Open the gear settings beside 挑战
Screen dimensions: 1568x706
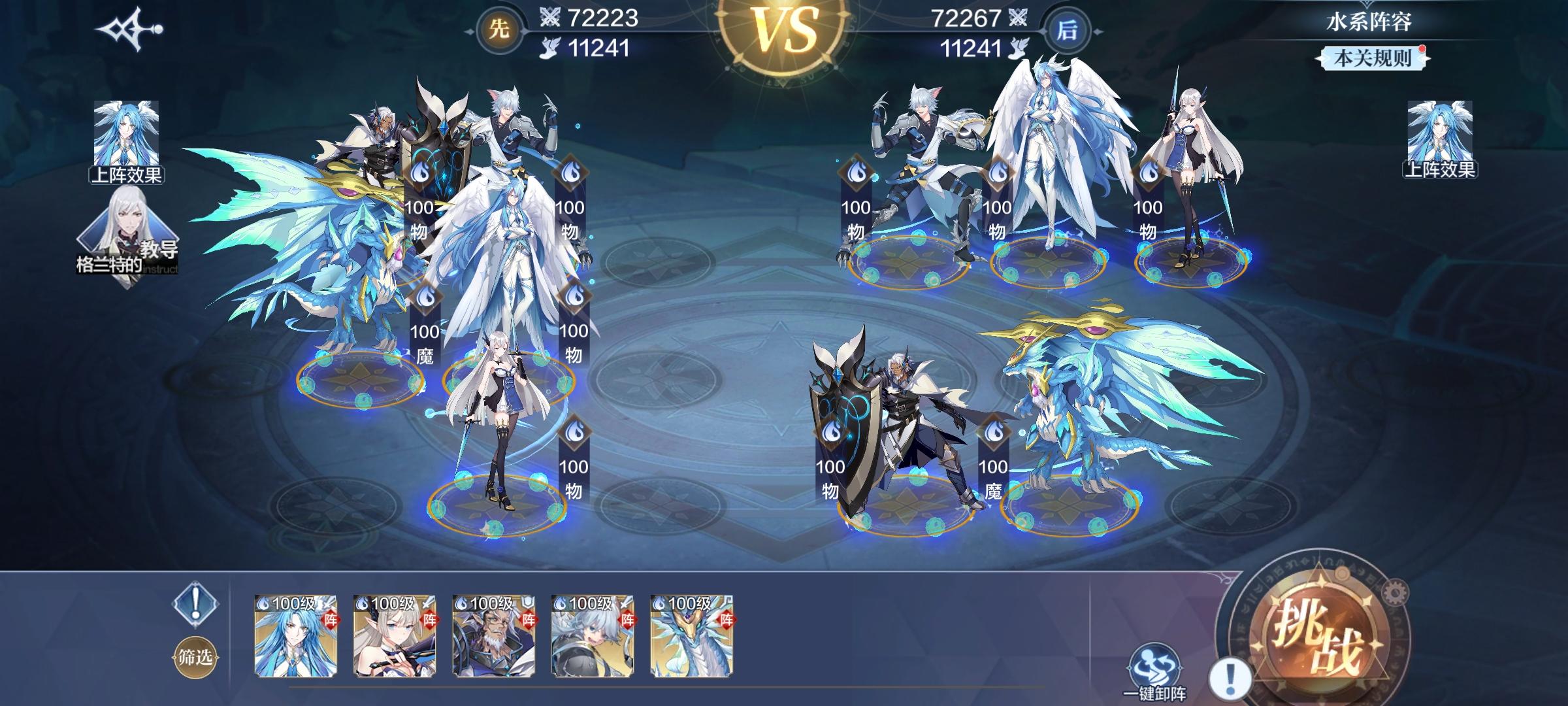1393,594
